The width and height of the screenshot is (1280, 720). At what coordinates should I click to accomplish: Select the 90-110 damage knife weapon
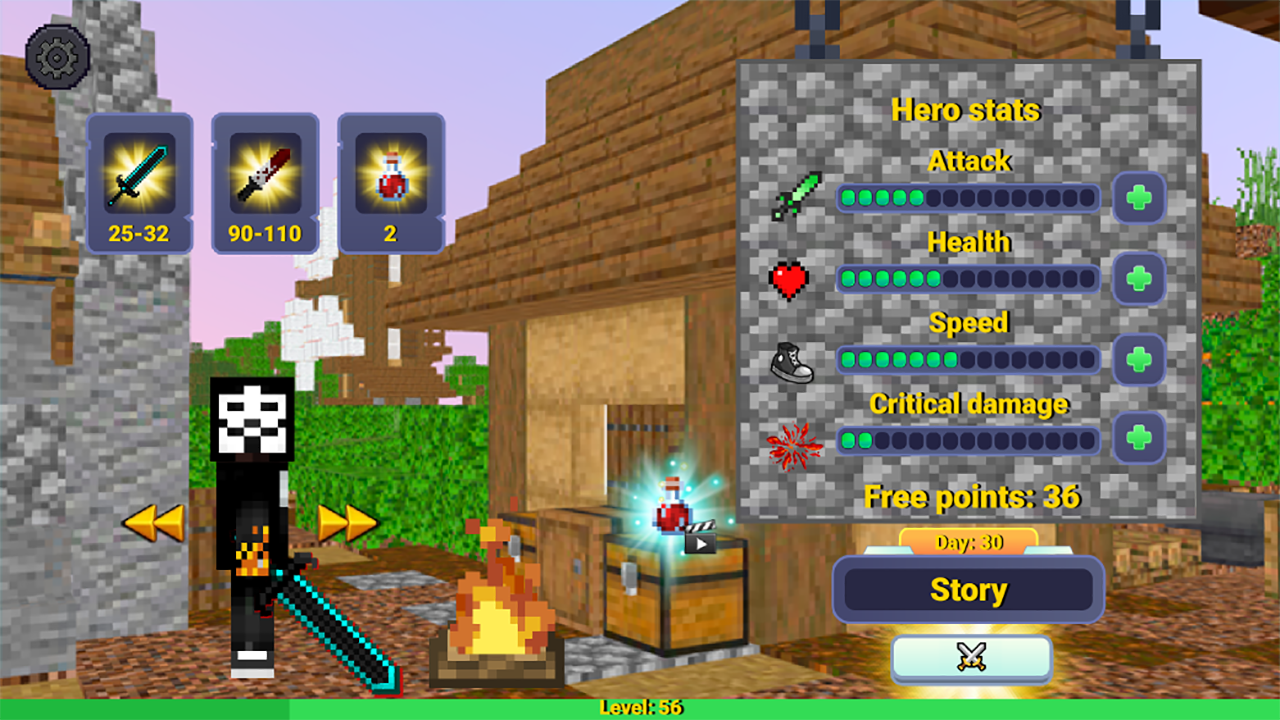coord(265,182)
